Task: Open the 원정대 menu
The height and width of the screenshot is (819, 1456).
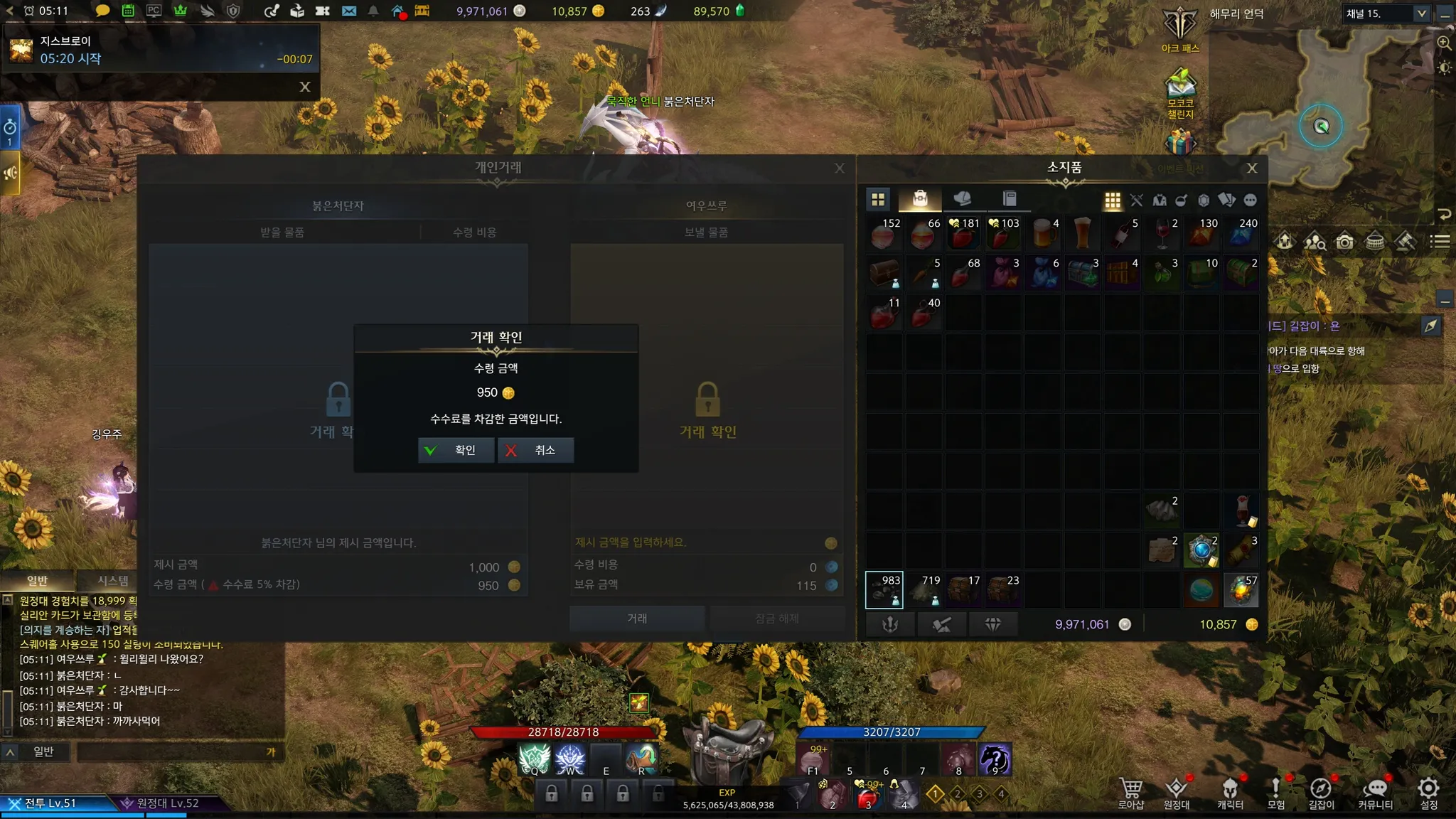Action: pyautogui.click(x=1177, y=793)
